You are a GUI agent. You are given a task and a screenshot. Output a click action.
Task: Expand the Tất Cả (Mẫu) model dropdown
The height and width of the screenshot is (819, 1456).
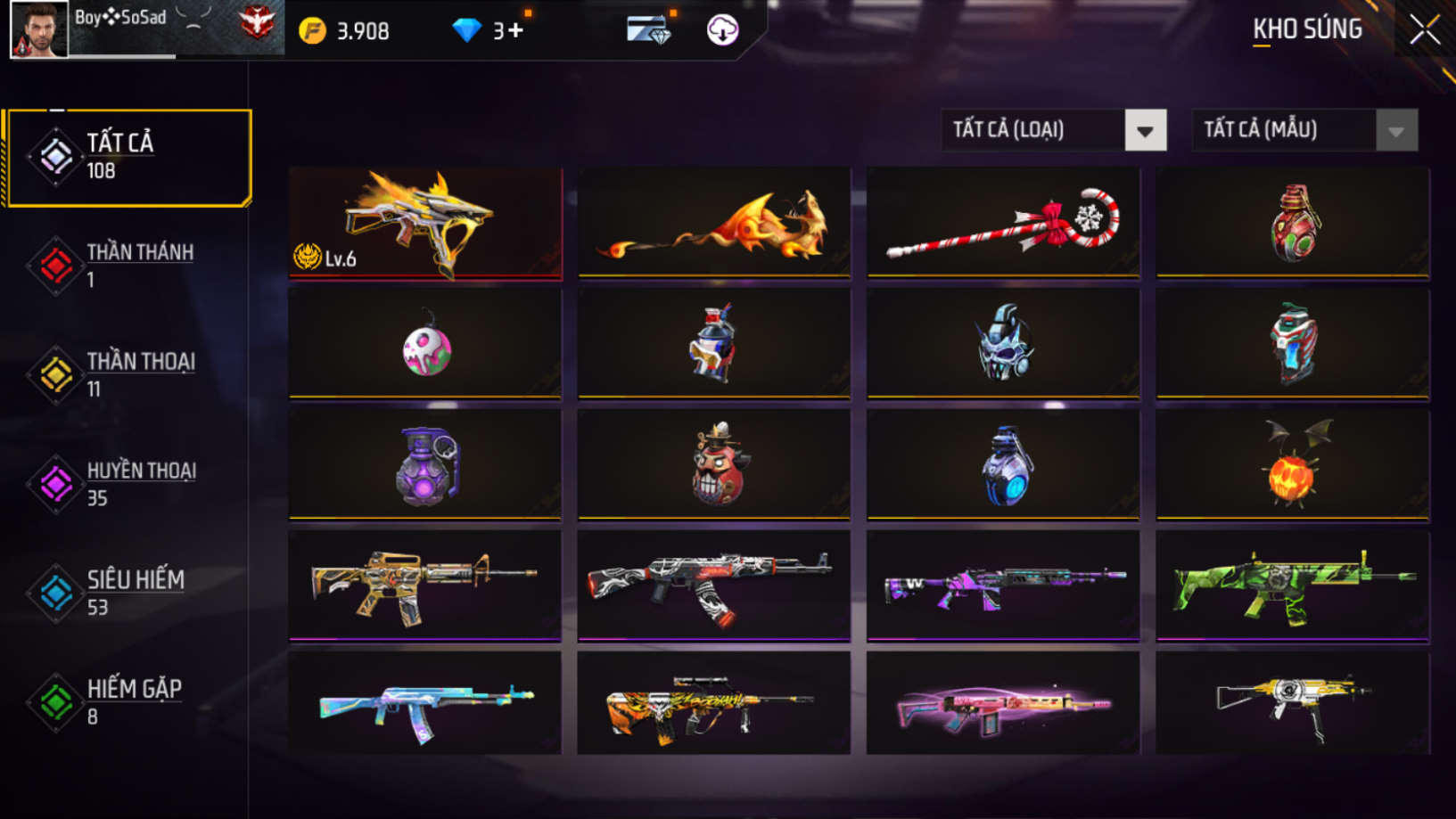coord(1304,130)
